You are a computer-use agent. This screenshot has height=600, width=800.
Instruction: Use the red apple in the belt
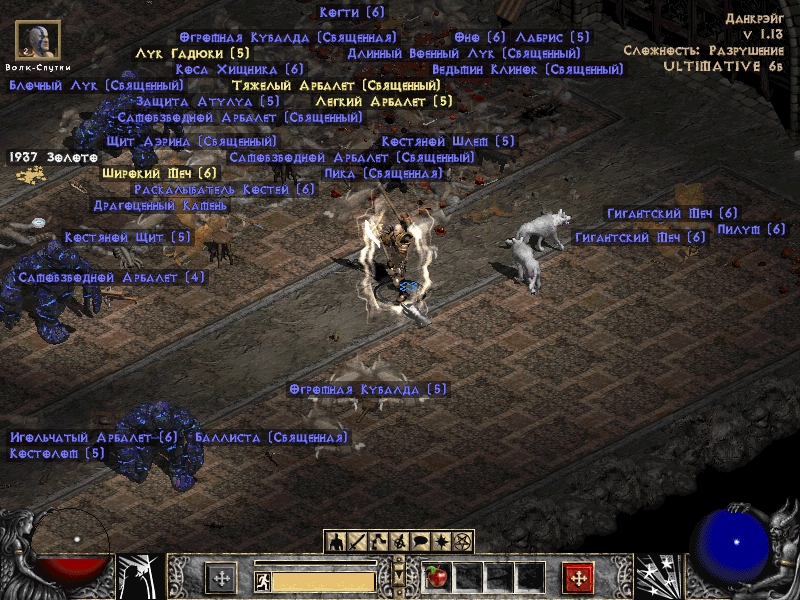pos(436,577)
